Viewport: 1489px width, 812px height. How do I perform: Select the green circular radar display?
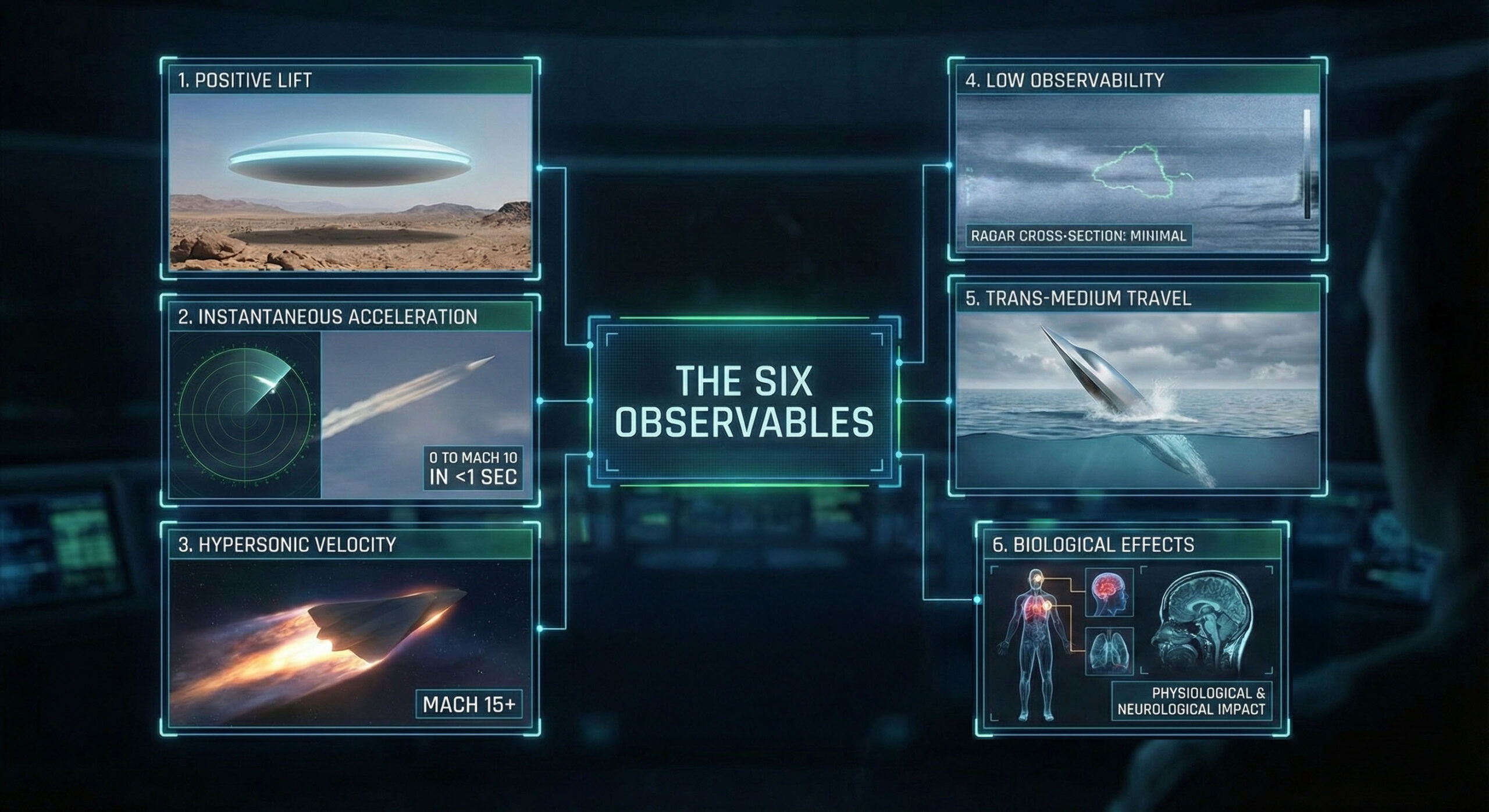245,414
